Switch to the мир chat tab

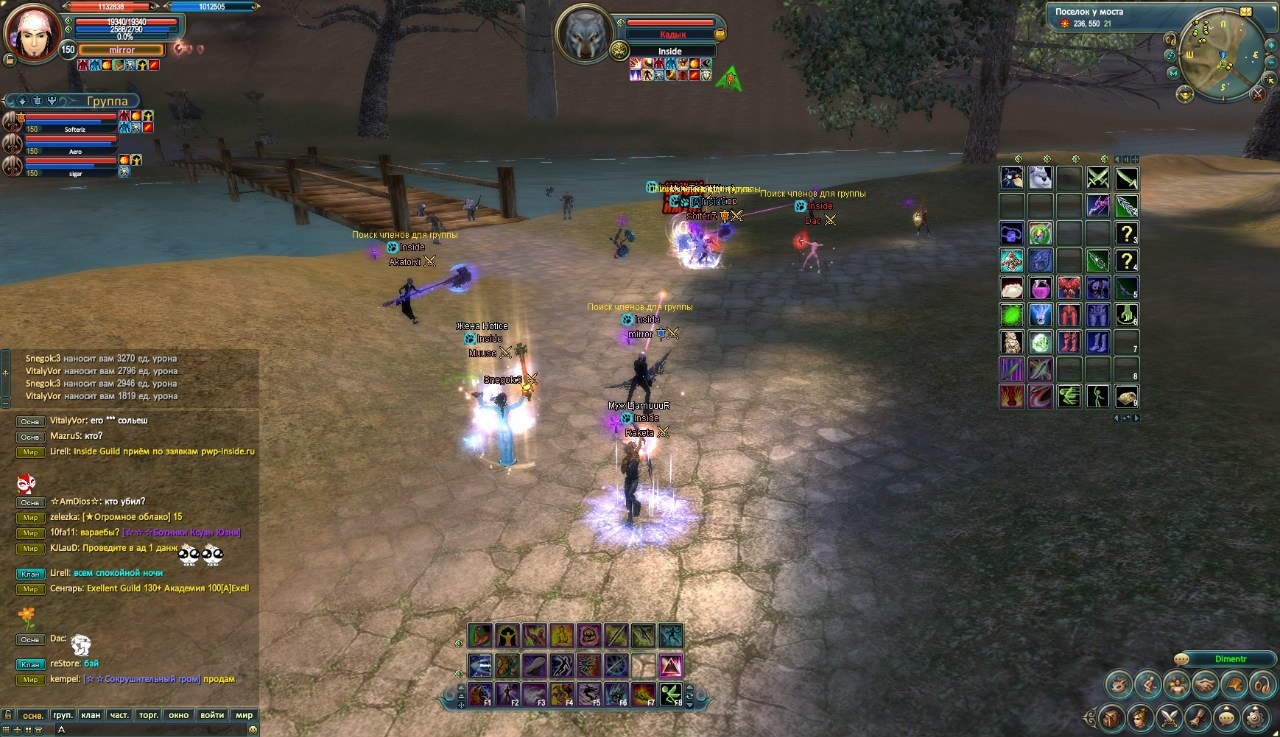click(243, 716)
